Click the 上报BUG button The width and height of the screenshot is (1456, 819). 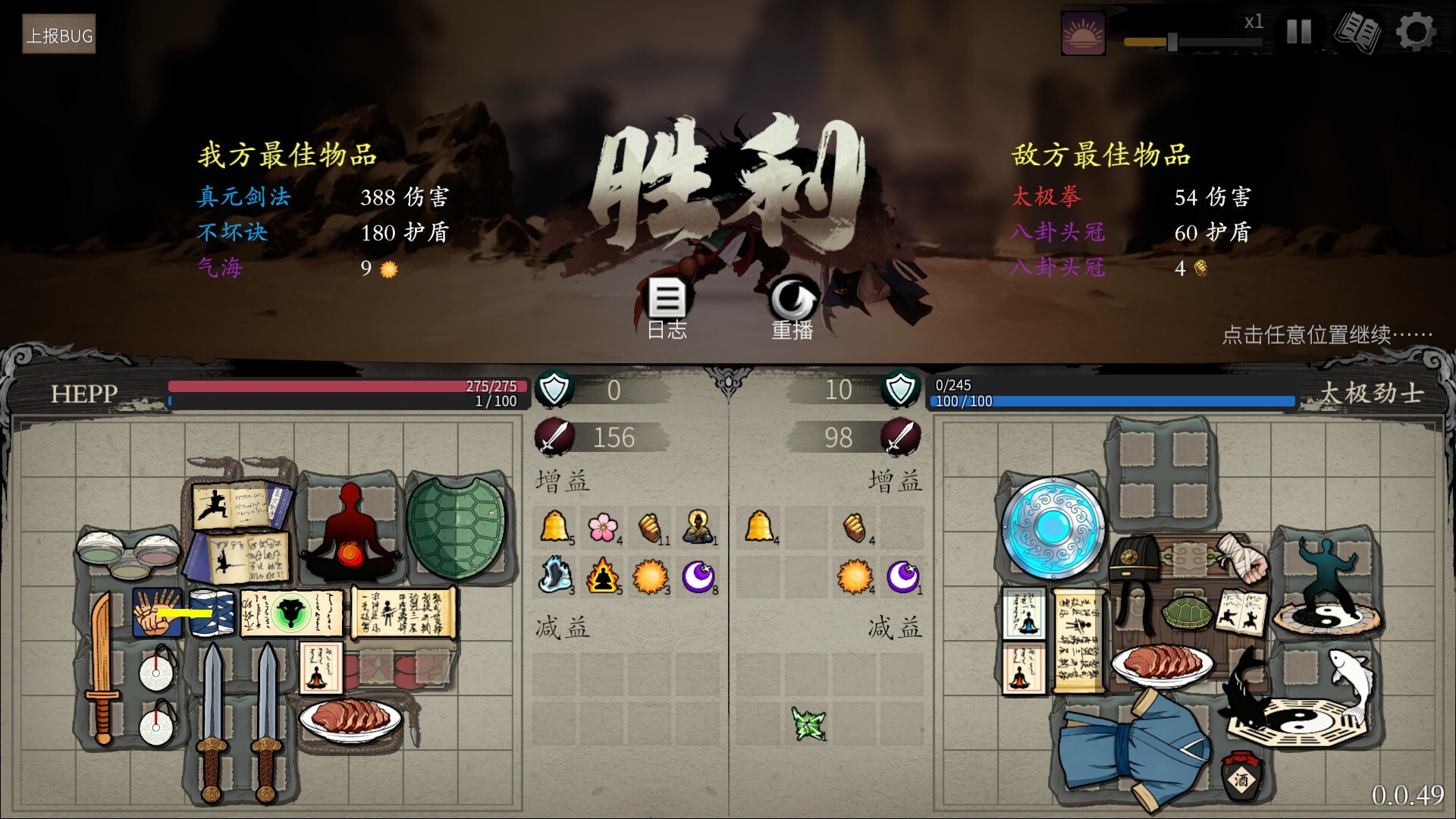point(61,34)
